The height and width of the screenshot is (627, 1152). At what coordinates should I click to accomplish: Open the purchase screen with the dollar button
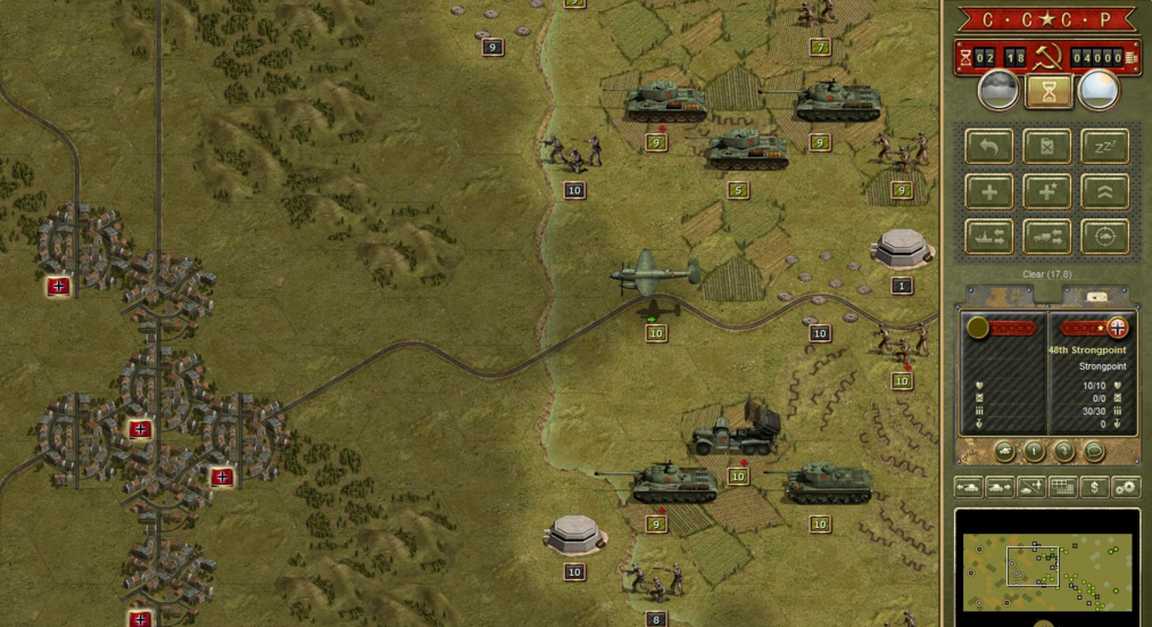click(1095, 487)
